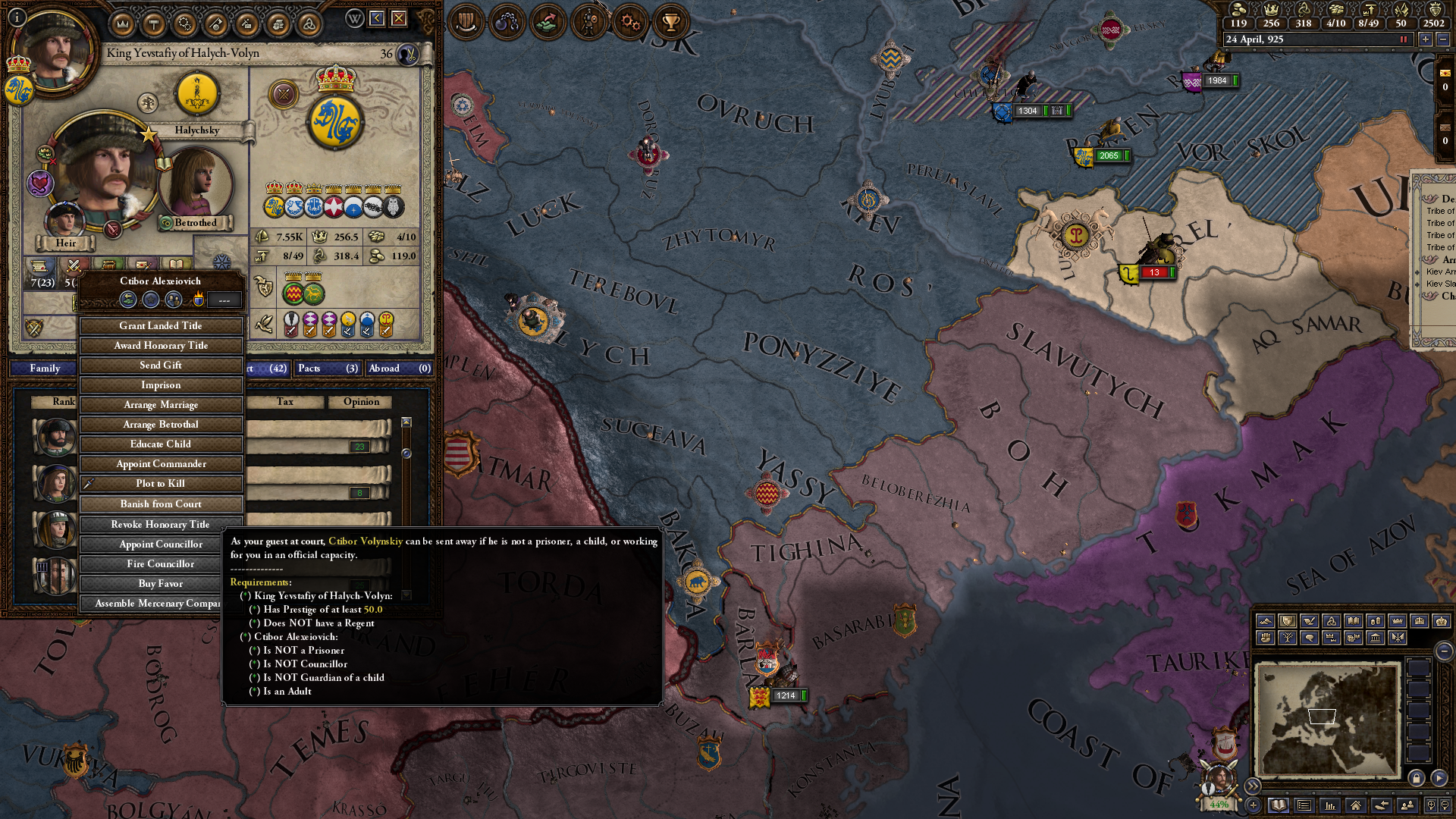
Task: Toggle the info mode 'i' button on portrait
Action: click(17, 17)
